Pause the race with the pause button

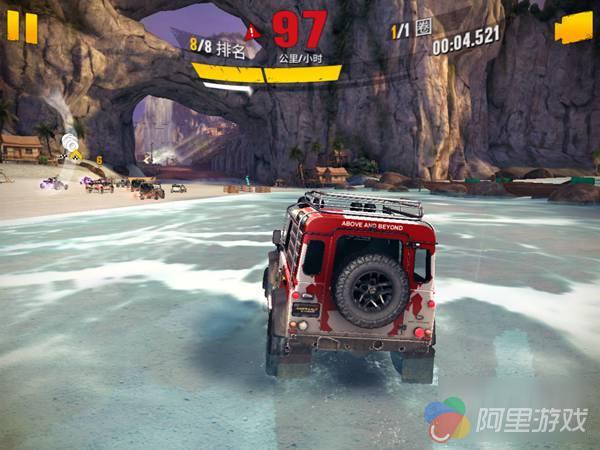pos(22,26)
